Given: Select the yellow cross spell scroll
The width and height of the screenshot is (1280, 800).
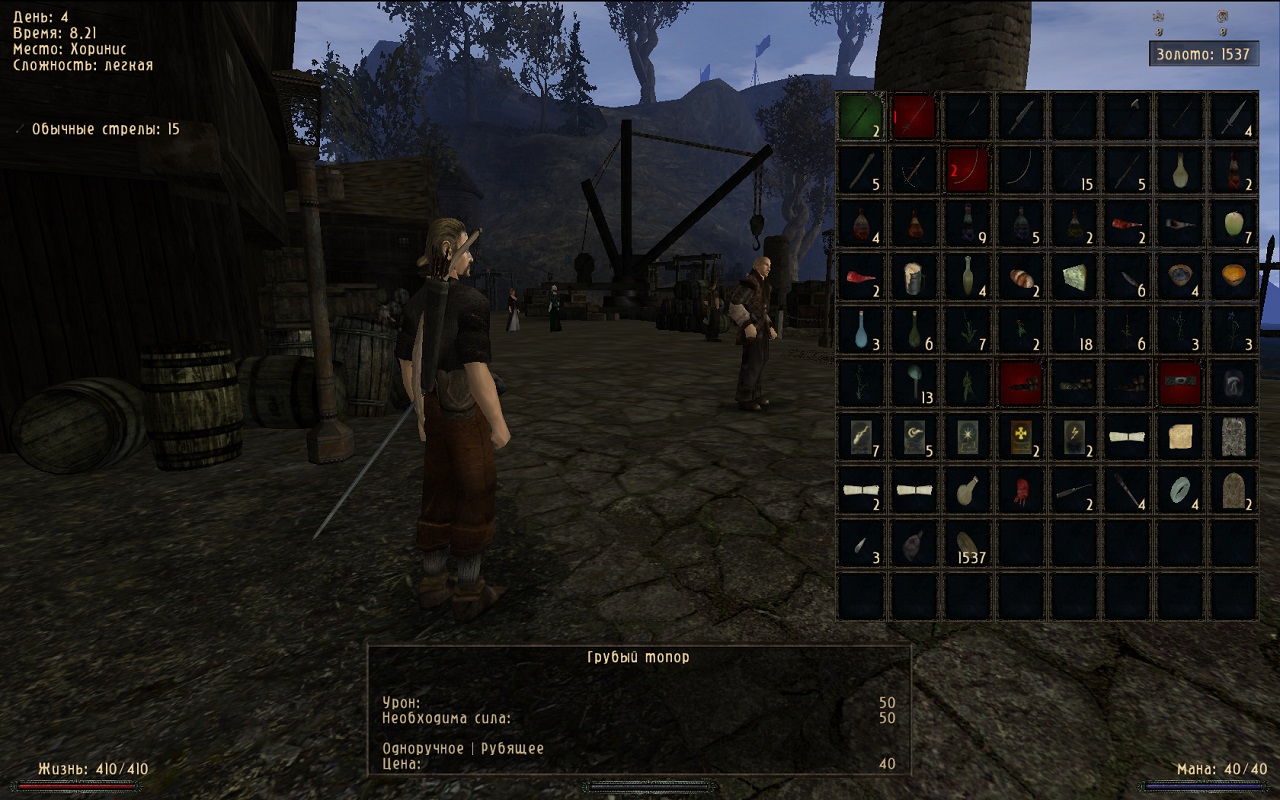Looking at the screenshot, I should pos(1021,437).
